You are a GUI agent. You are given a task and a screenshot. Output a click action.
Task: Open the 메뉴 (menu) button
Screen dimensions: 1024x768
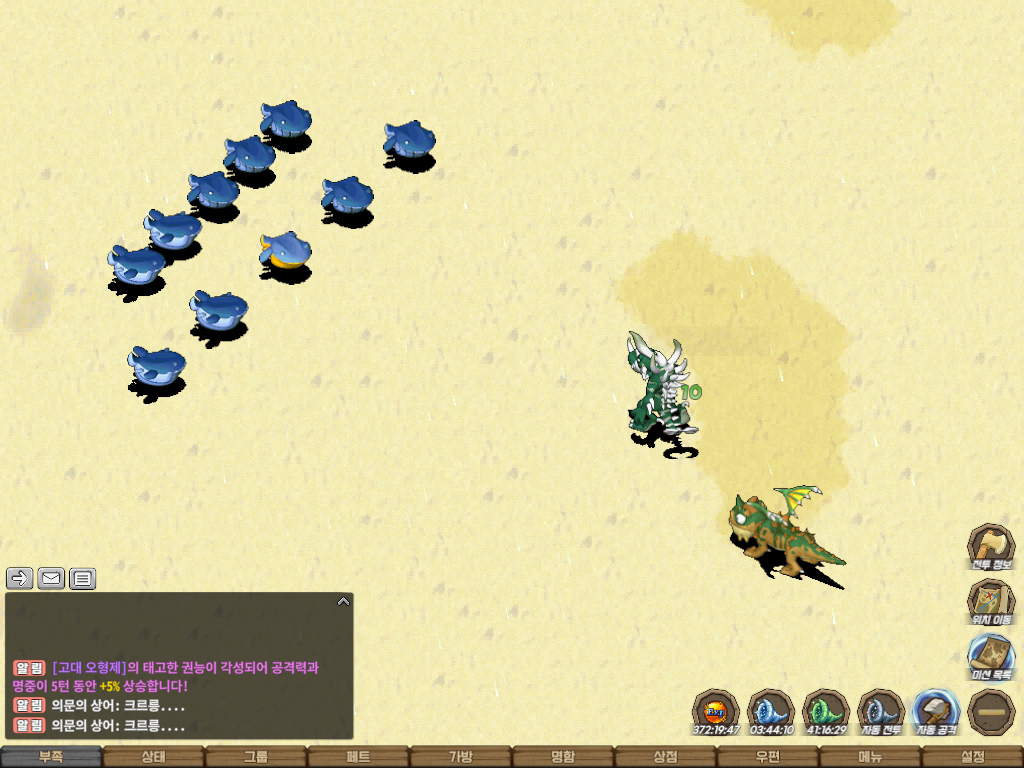[x=870, y=757]
